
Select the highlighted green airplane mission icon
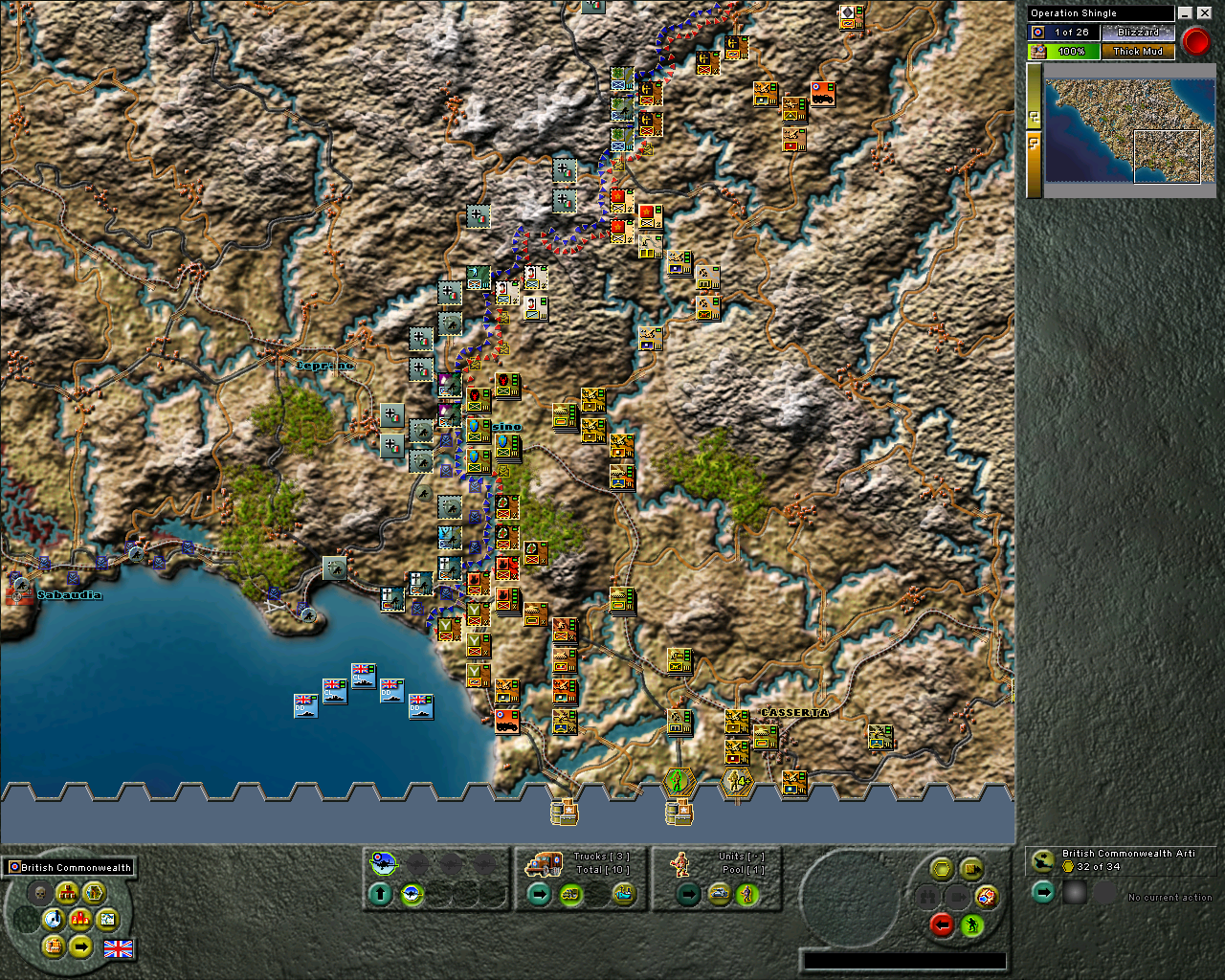click(x=383, y=862)
